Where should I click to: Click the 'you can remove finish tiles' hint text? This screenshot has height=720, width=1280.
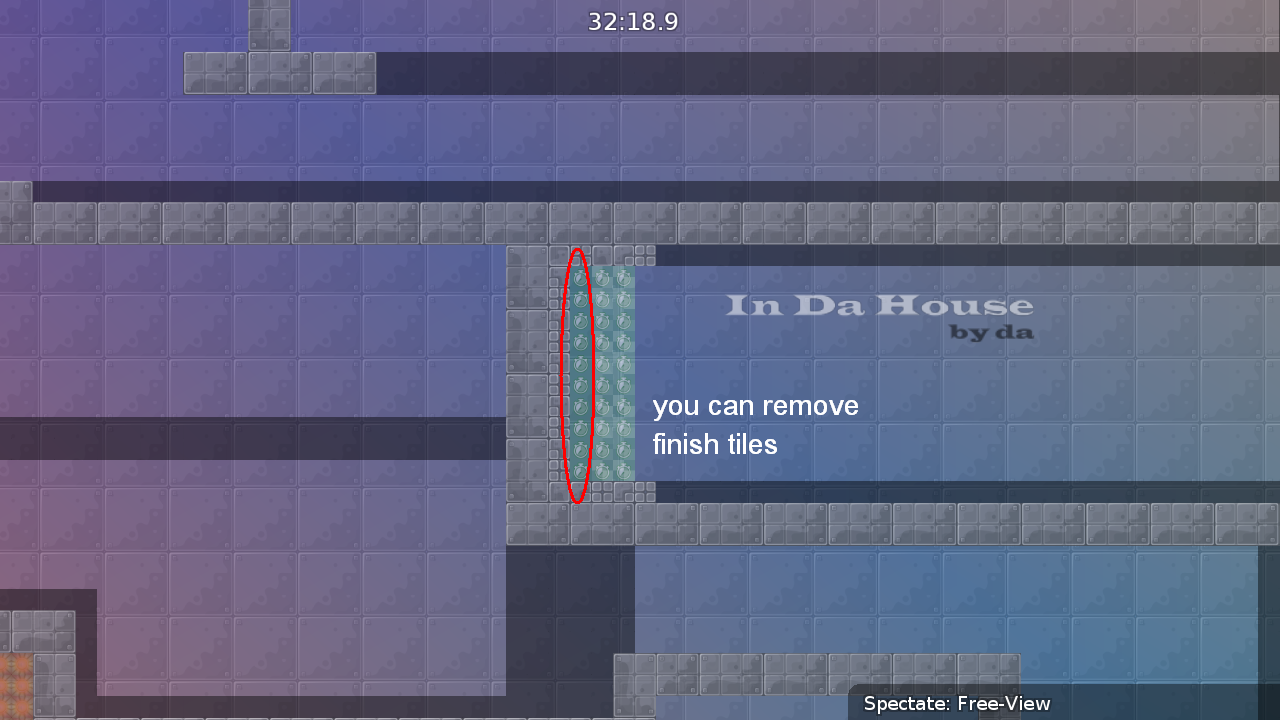pos(756,425)
